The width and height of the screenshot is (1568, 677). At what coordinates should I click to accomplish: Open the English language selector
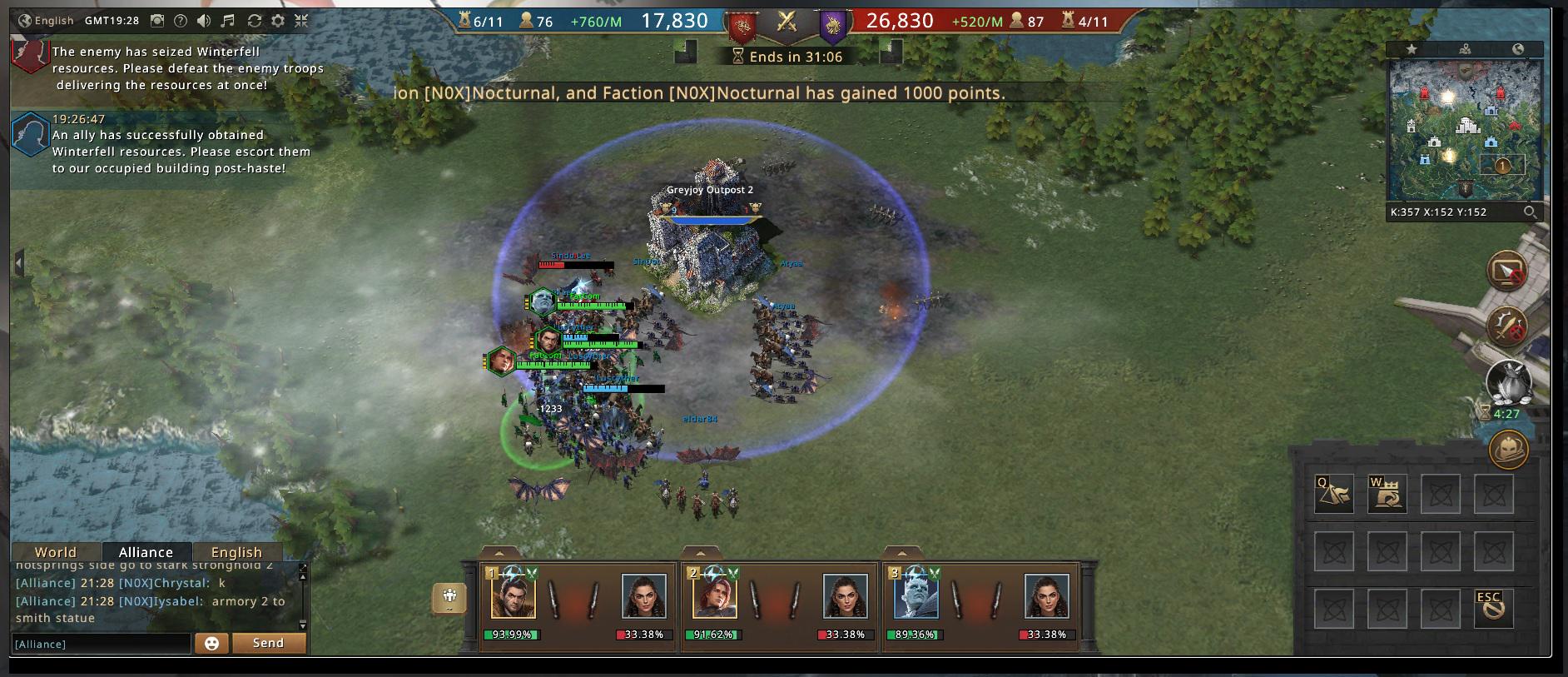[x=46, y=21]
